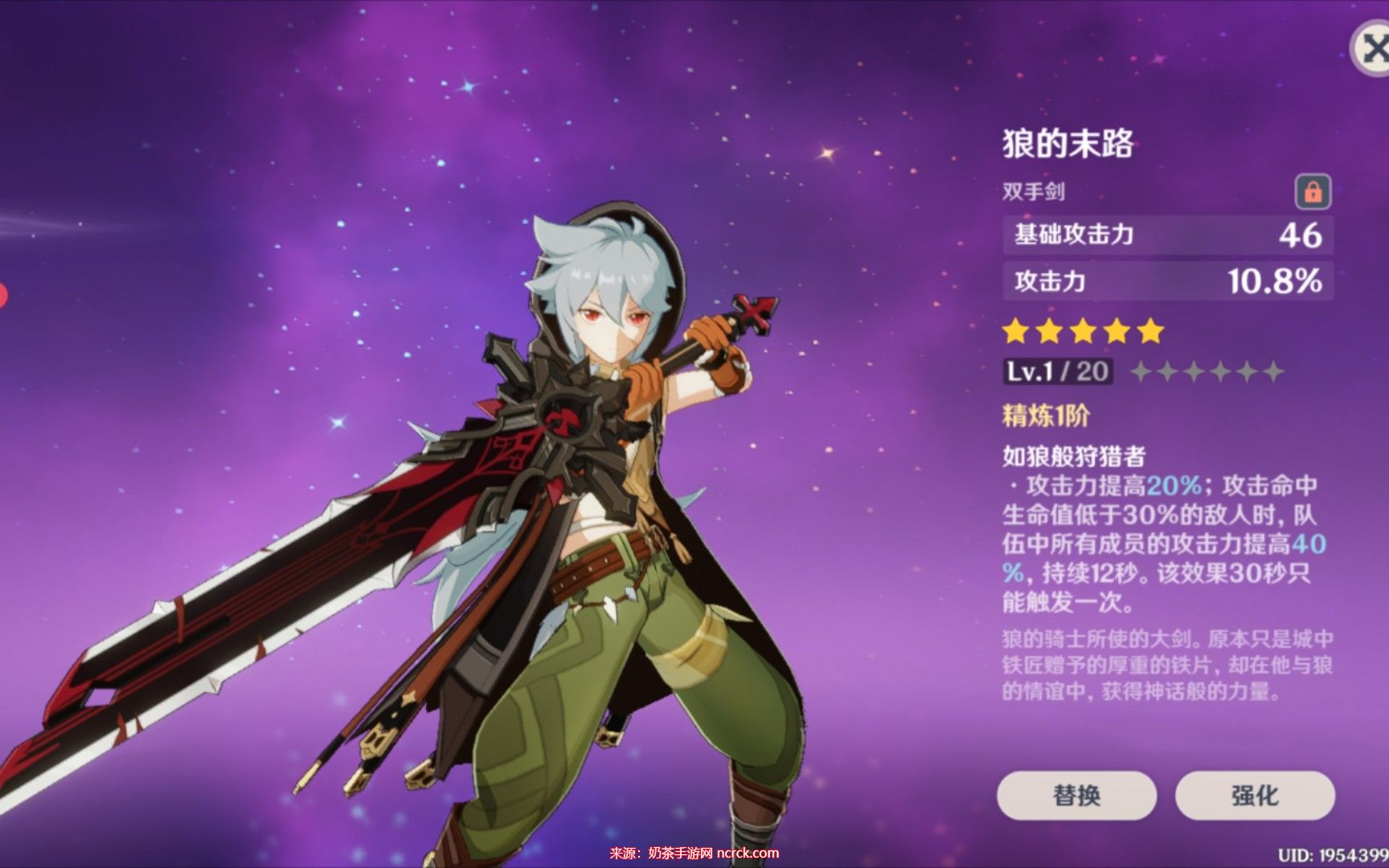The image size is (1389, 868).
Task: Close the weapon detail screen
Action: point(1371,49)
